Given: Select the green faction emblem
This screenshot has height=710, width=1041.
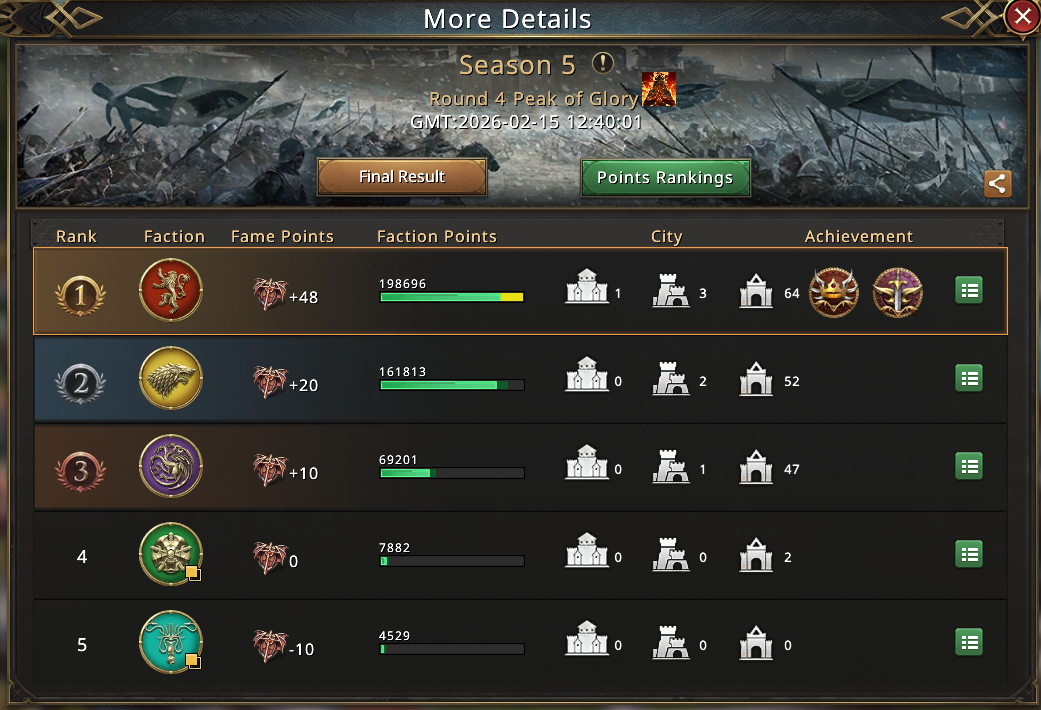Looking at the screenshot, I should (x=171, y=554).
